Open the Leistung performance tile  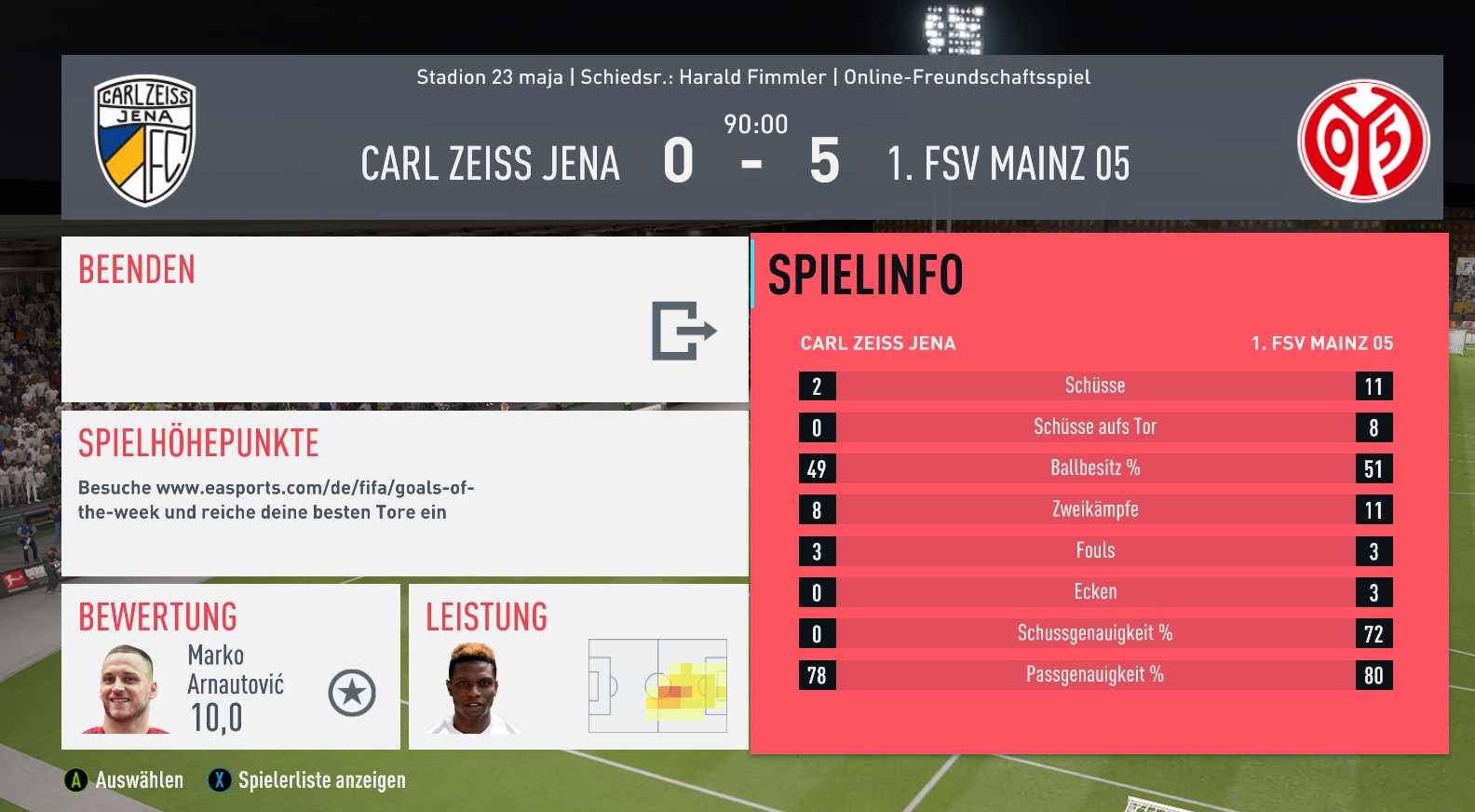[578, 667]
